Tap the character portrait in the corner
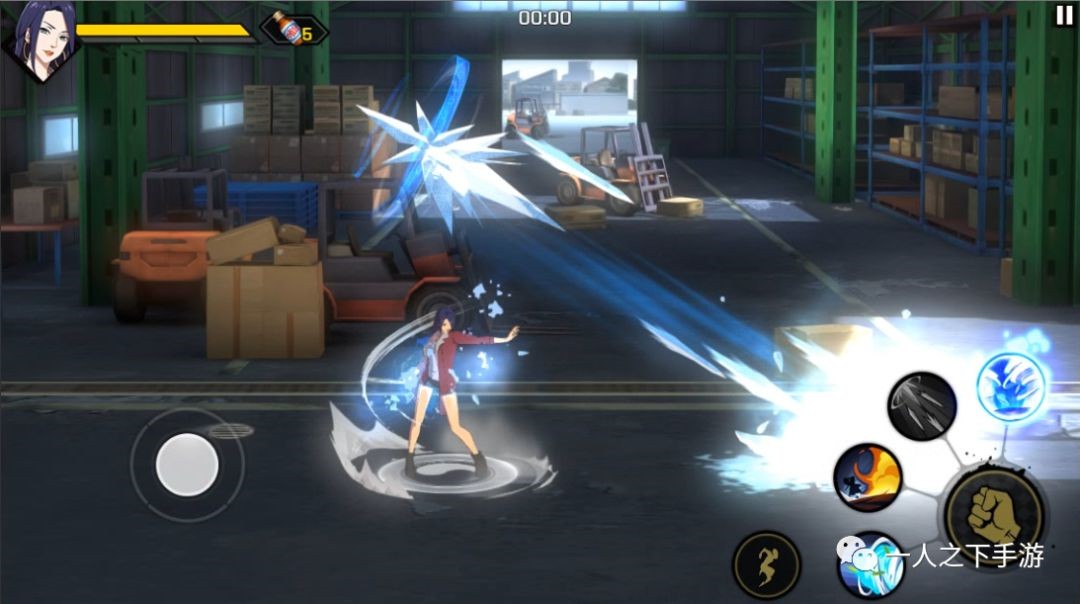The width and height of the screenshot is (1080, 604). (x=38, y=40)
